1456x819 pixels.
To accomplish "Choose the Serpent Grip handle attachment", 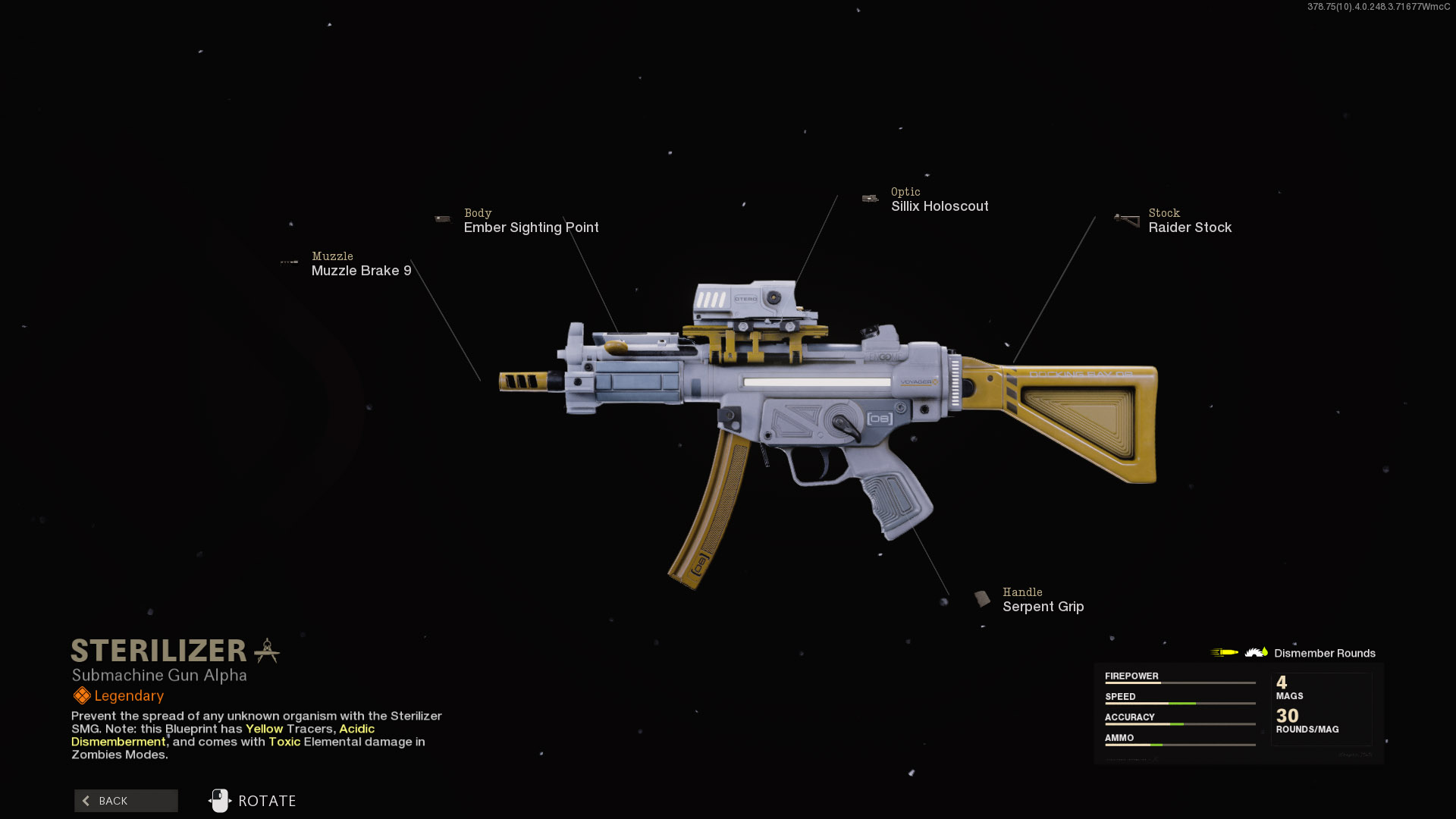I will (1043, 607).
